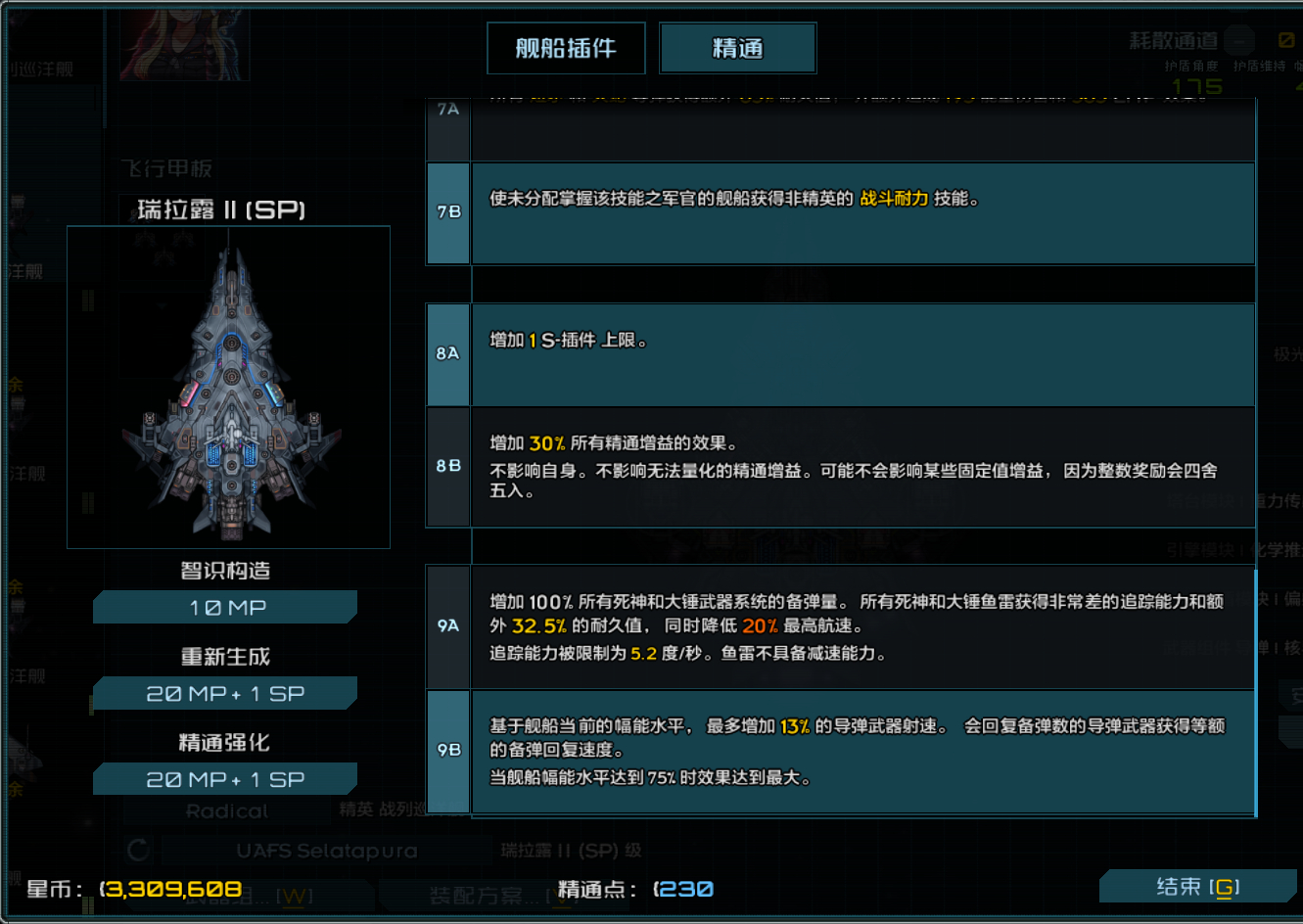Click the 精通强化 button
This screenshot has height=924, width=1303.
pos(224,778)
